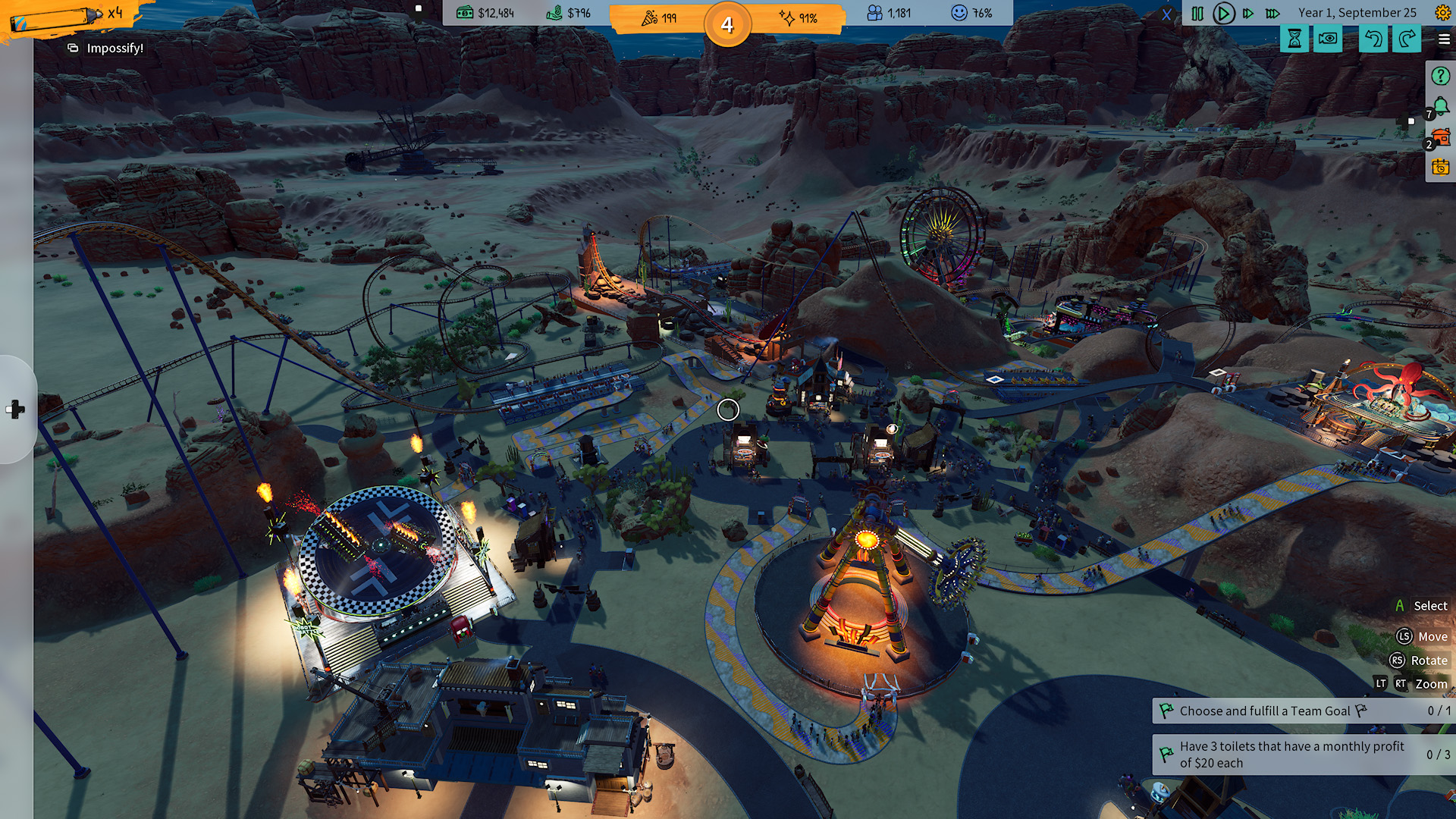Open help with the question mark icon

coord(1440,76)
